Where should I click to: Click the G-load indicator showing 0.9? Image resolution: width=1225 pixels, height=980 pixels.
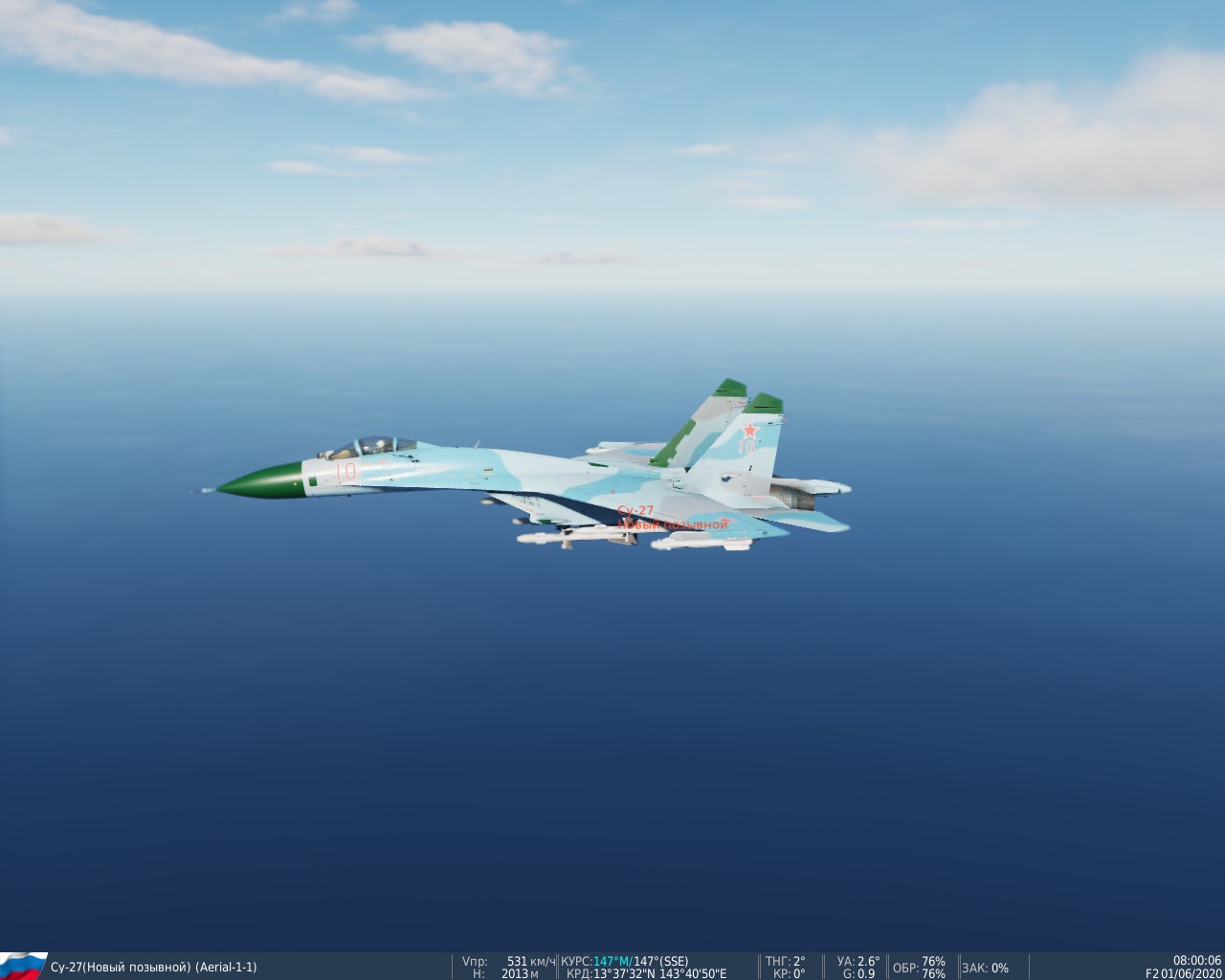coord(858,972)
